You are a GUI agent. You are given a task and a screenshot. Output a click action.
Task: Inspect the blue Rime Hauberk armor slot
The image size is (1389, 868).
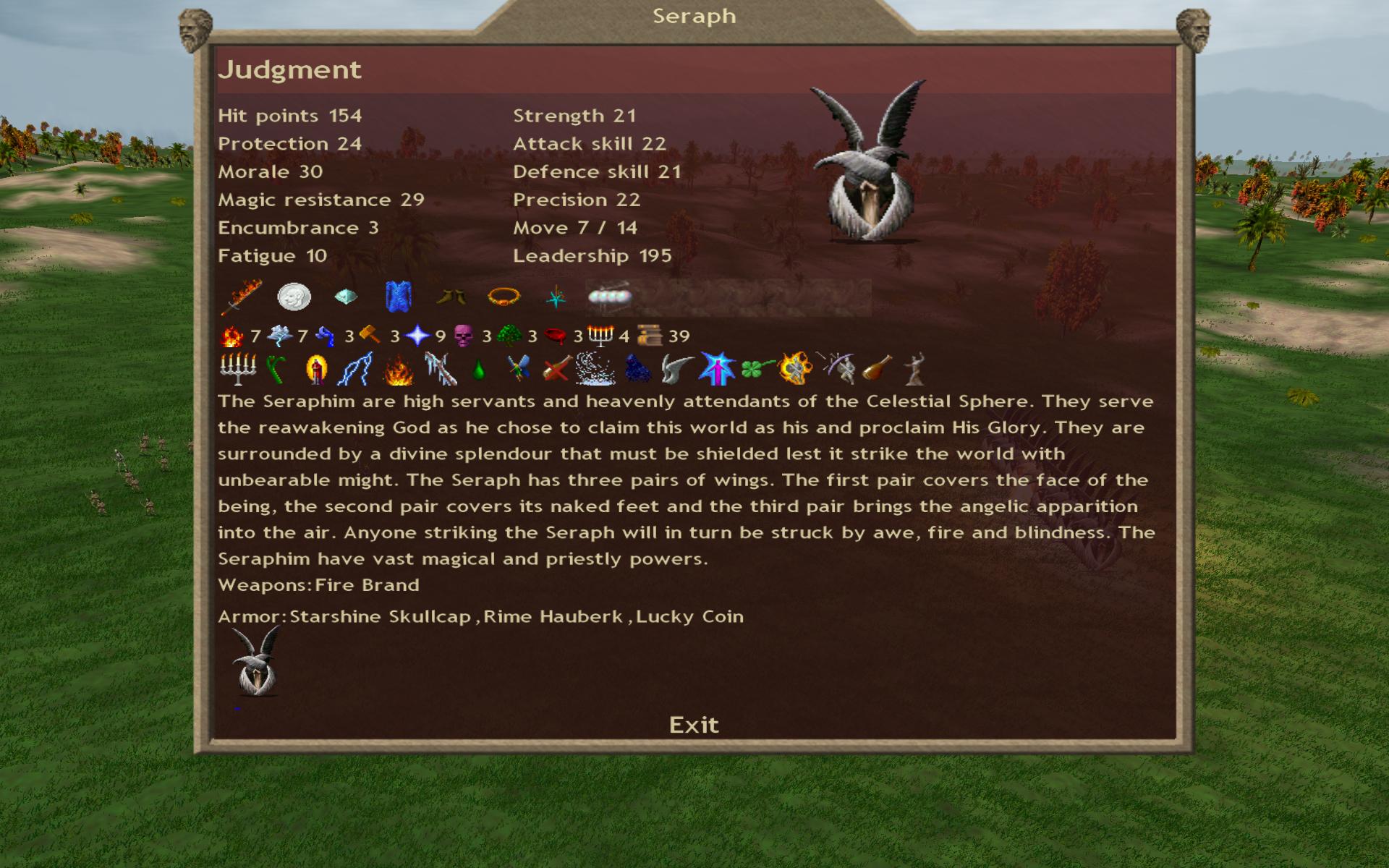coord(399,297)
